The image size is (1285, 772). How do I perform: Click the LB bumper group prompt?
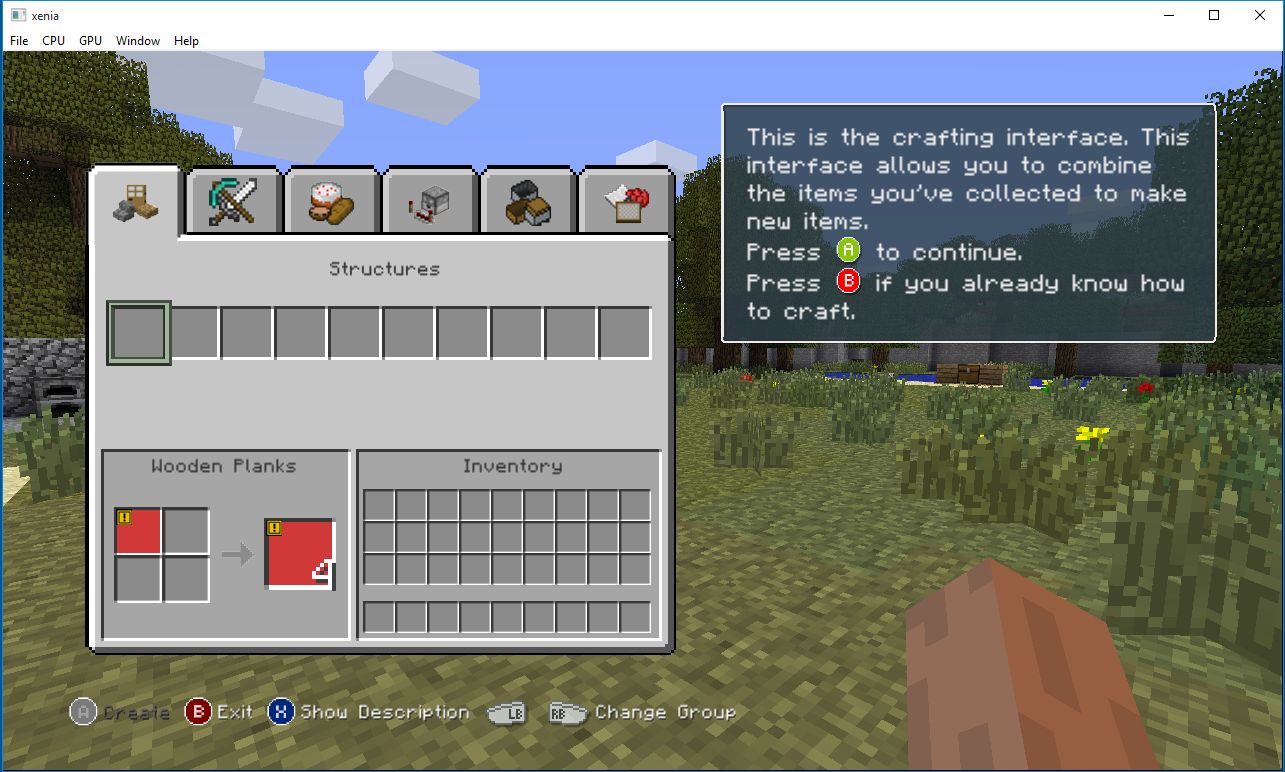click(x=506, y=712)
